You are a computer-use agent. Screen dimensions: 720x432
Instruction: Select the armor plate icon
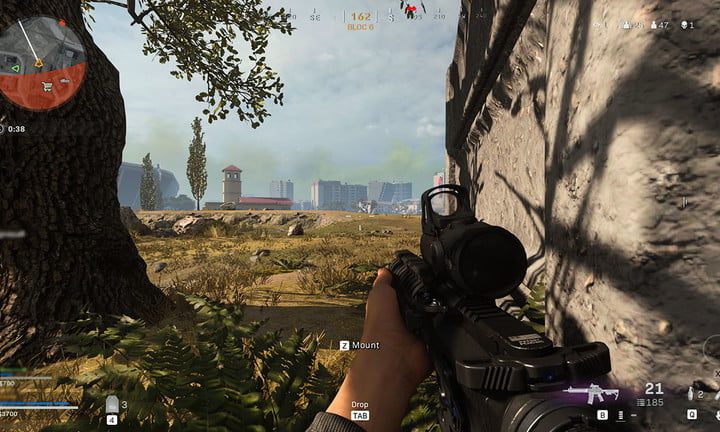112,404
